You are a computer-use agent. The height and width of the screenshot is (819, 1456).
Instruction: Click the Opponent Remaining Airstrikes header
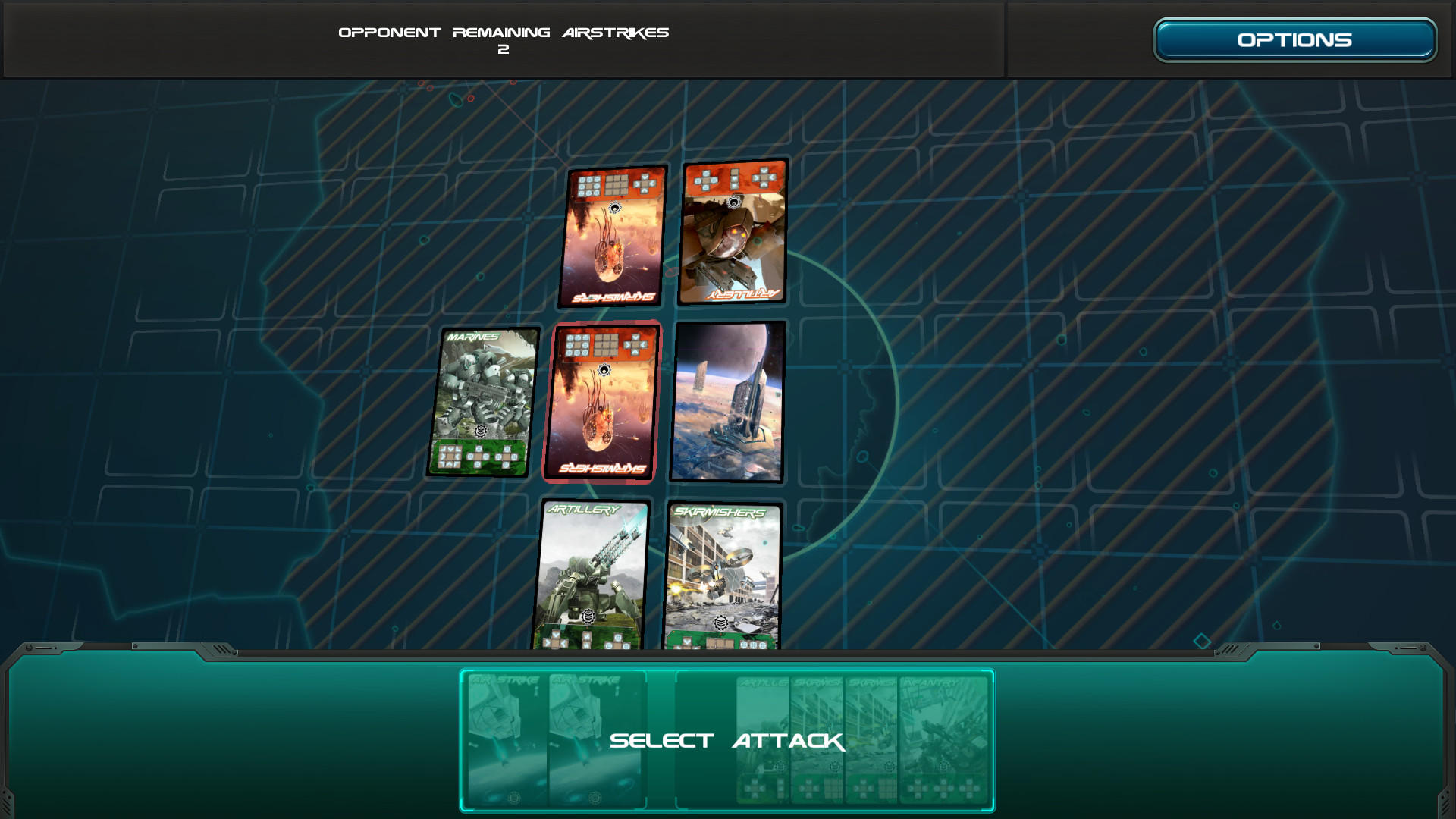pos(504,32)
